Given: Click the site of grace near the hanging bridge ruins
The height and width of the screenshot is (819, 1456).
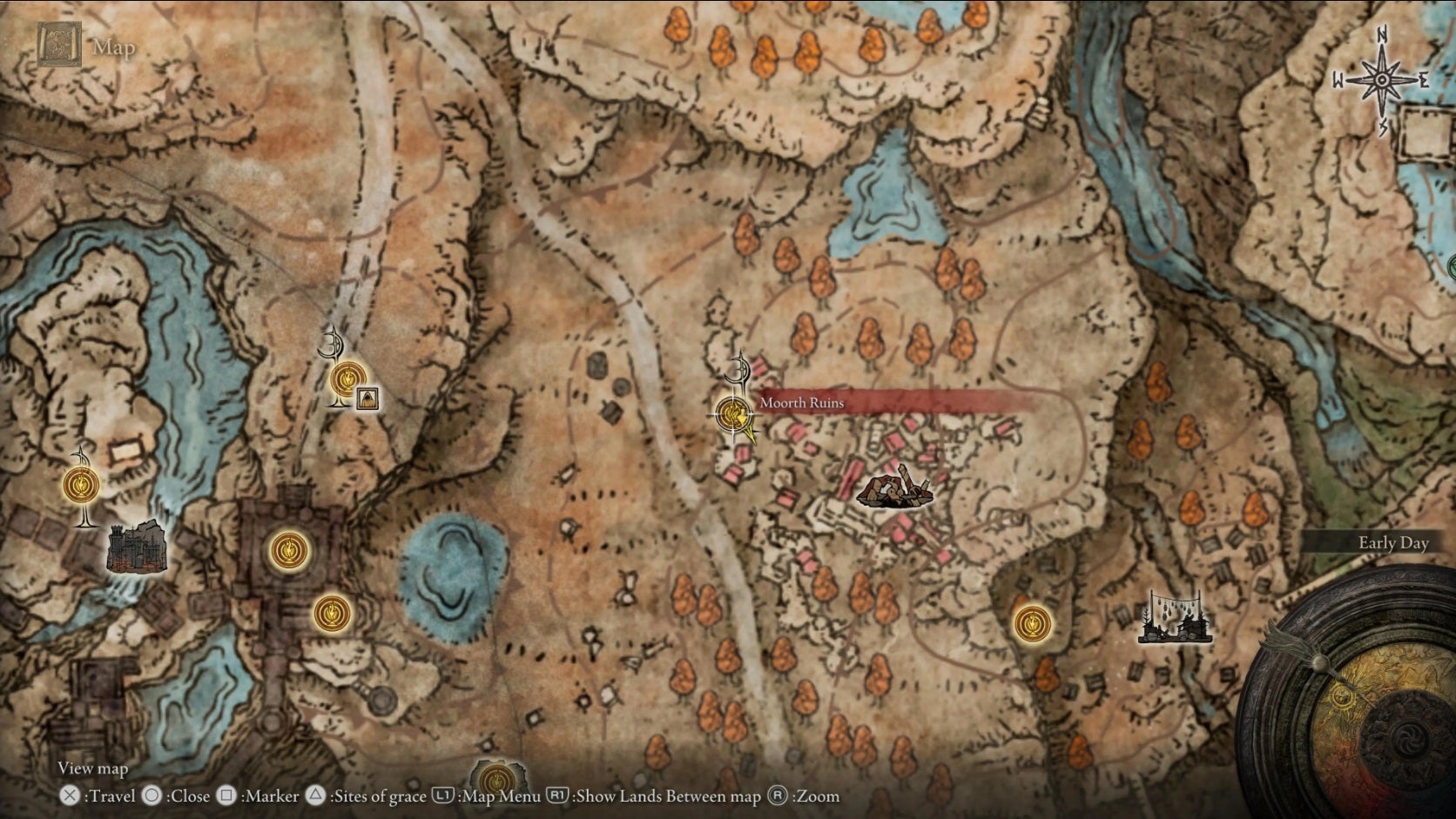Looking at the screenshot, I should pos(1033,624).
